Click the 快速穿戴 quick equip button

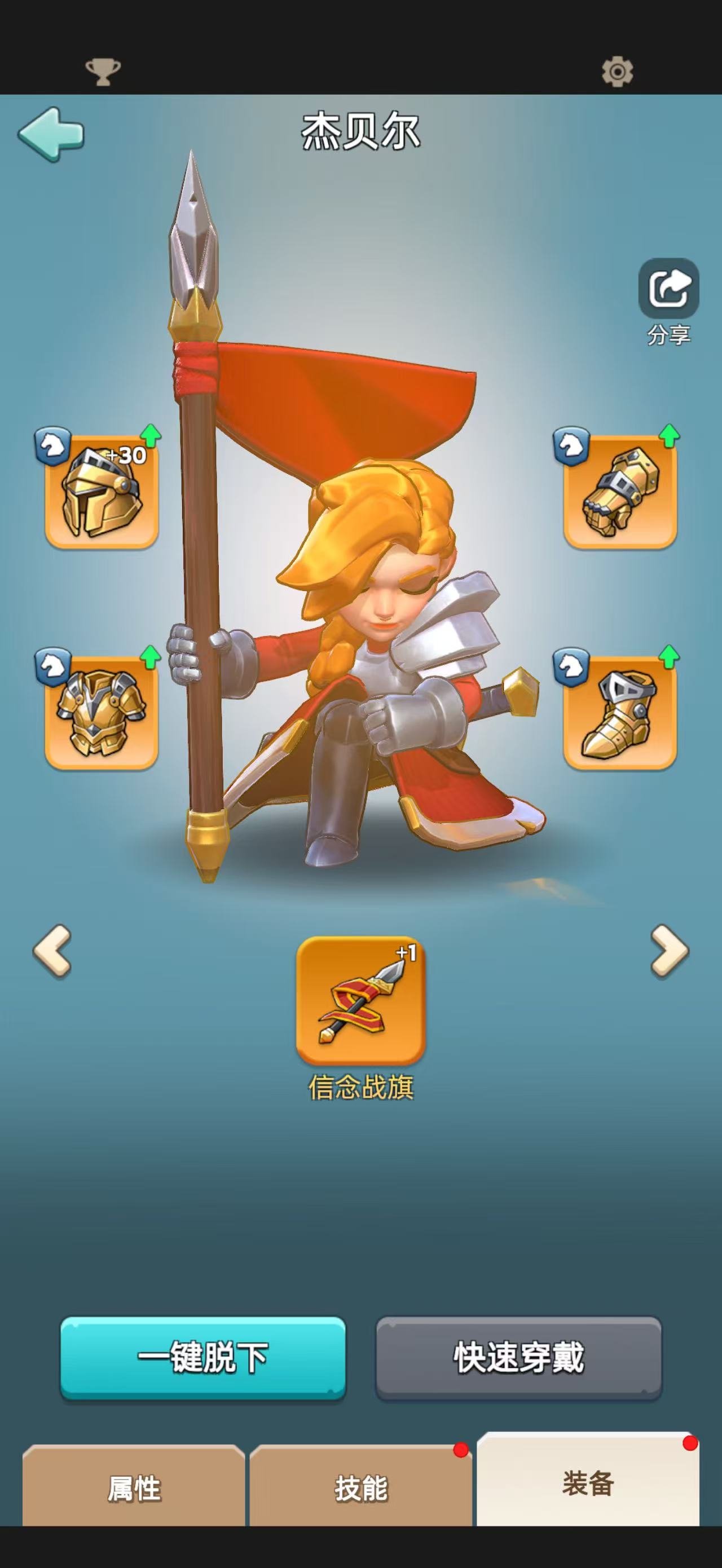519,1357
